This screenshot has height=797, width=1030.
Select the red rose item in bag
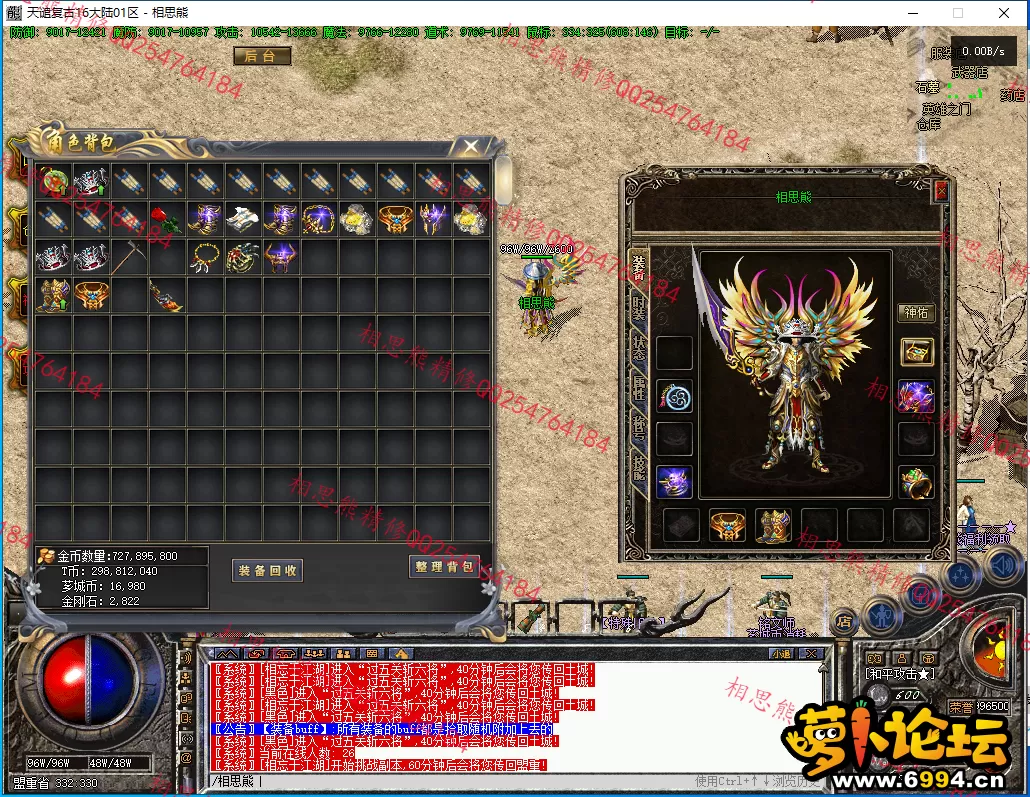[x=167, y=219]
